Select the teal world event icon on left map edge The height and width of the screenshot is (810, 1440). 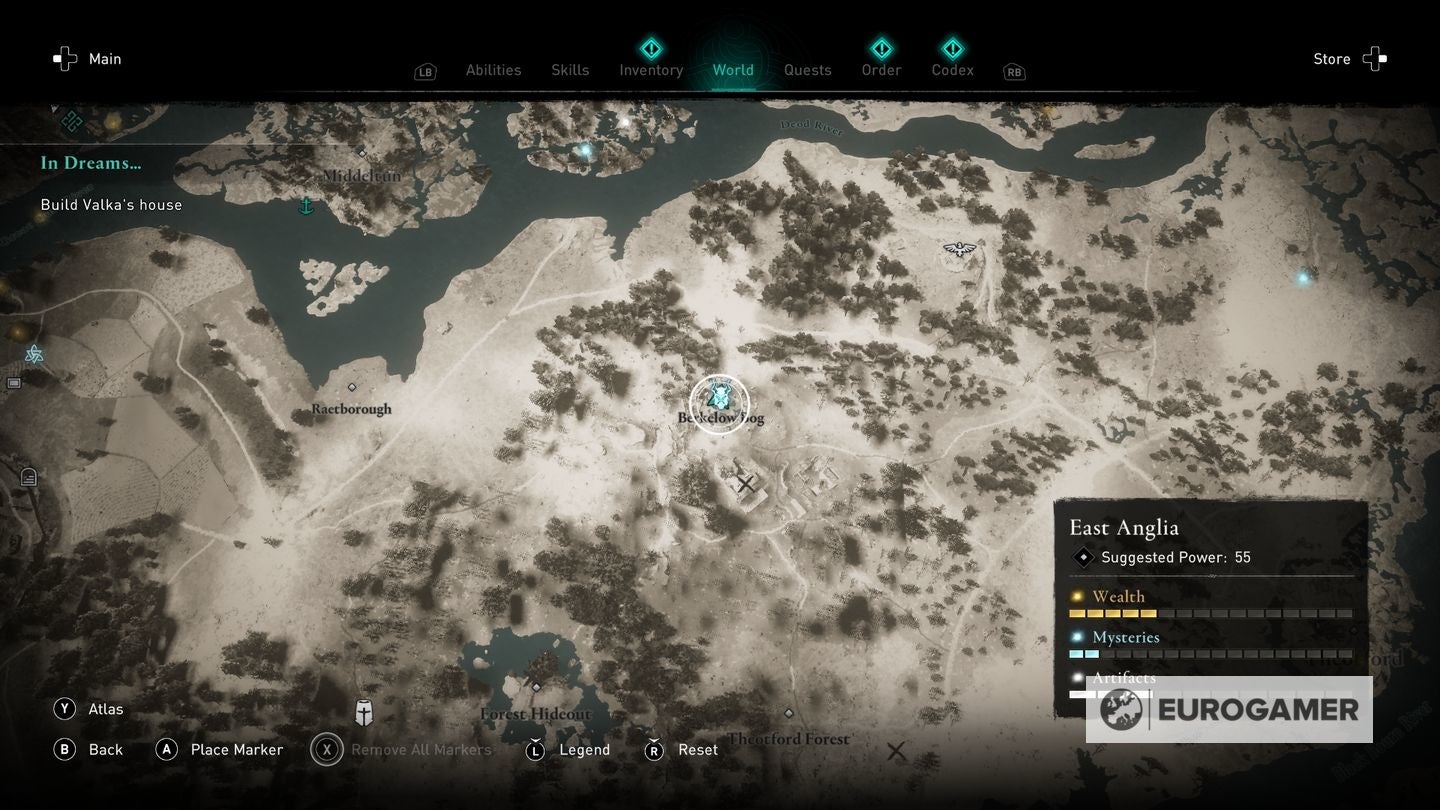33,353
